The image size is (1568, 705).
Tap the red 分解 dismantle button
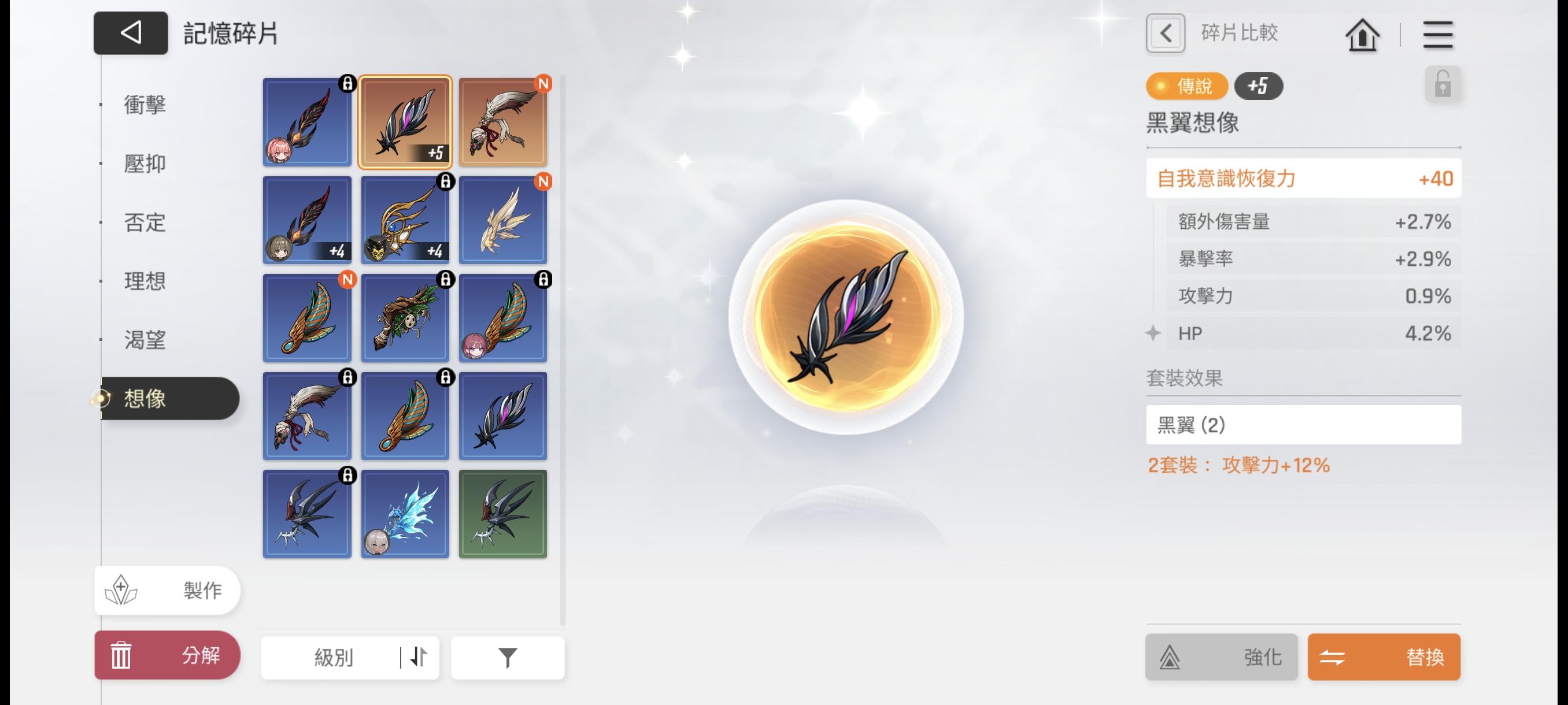click(168, 655)
